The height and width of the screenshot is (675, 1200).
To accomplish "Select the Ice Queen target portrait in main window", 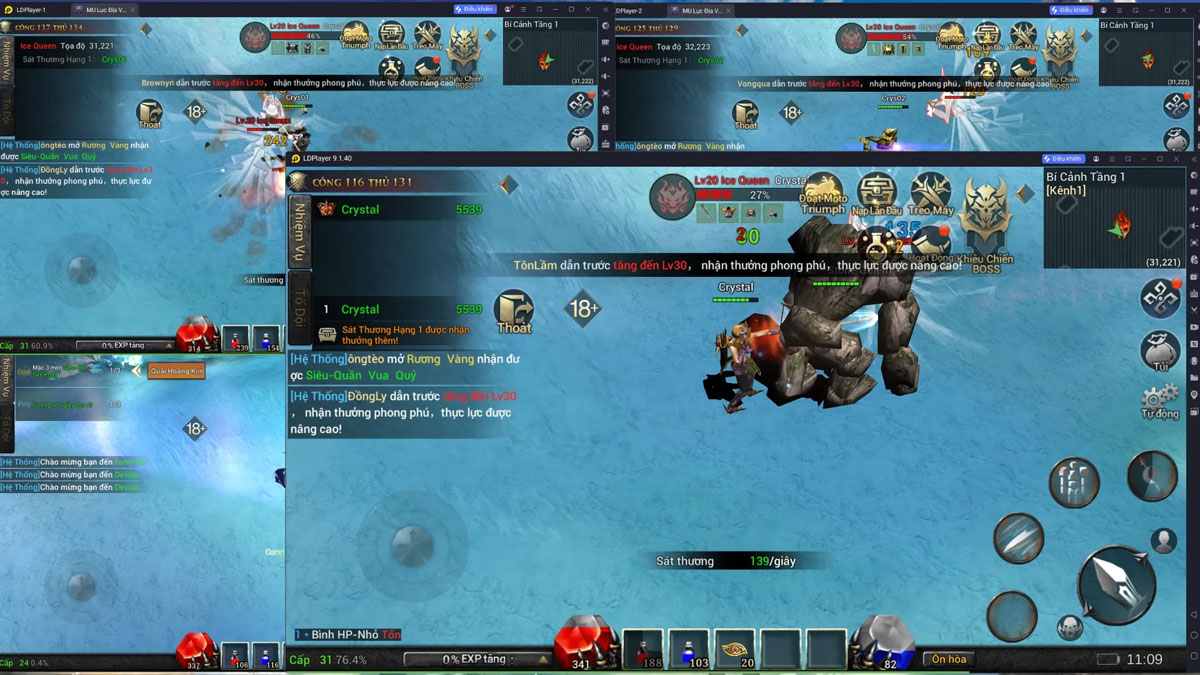I will point(672,198).
